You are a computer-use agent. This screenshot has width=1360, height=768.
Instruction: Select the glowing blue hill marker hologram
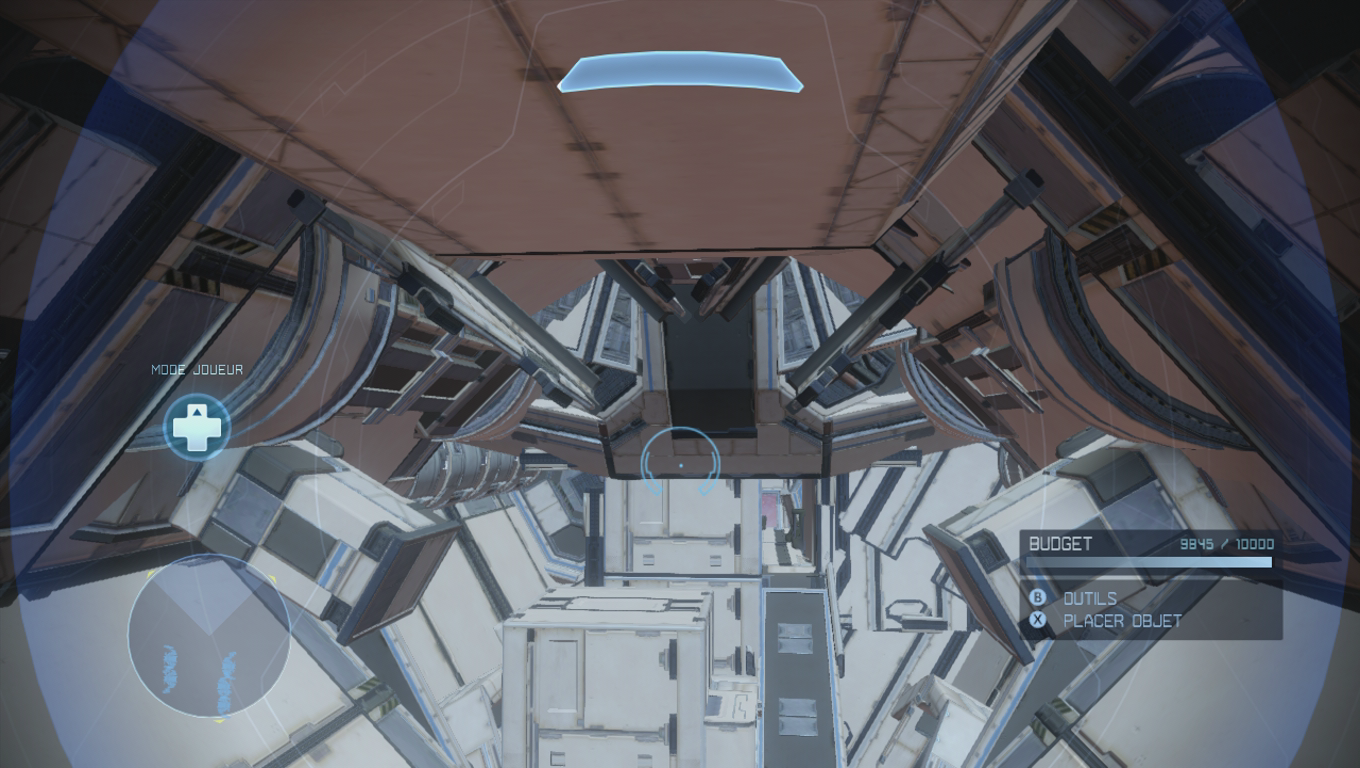(x=683, y=72)
